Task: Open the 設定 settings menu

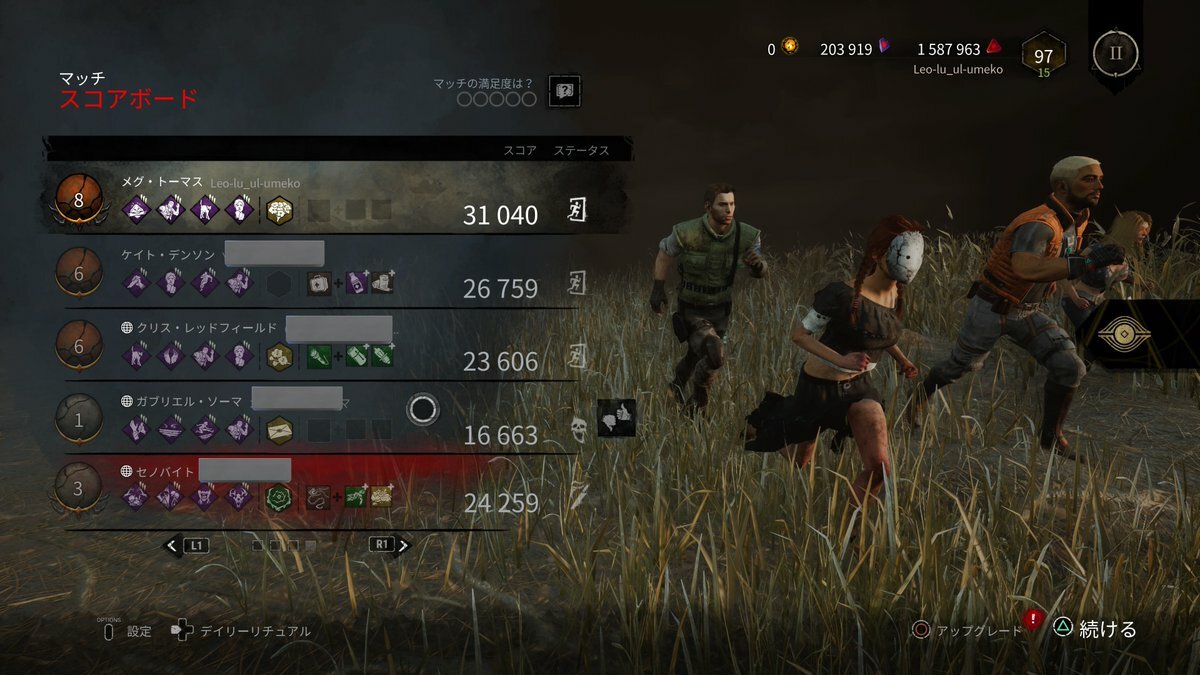Action: (139, 631)
